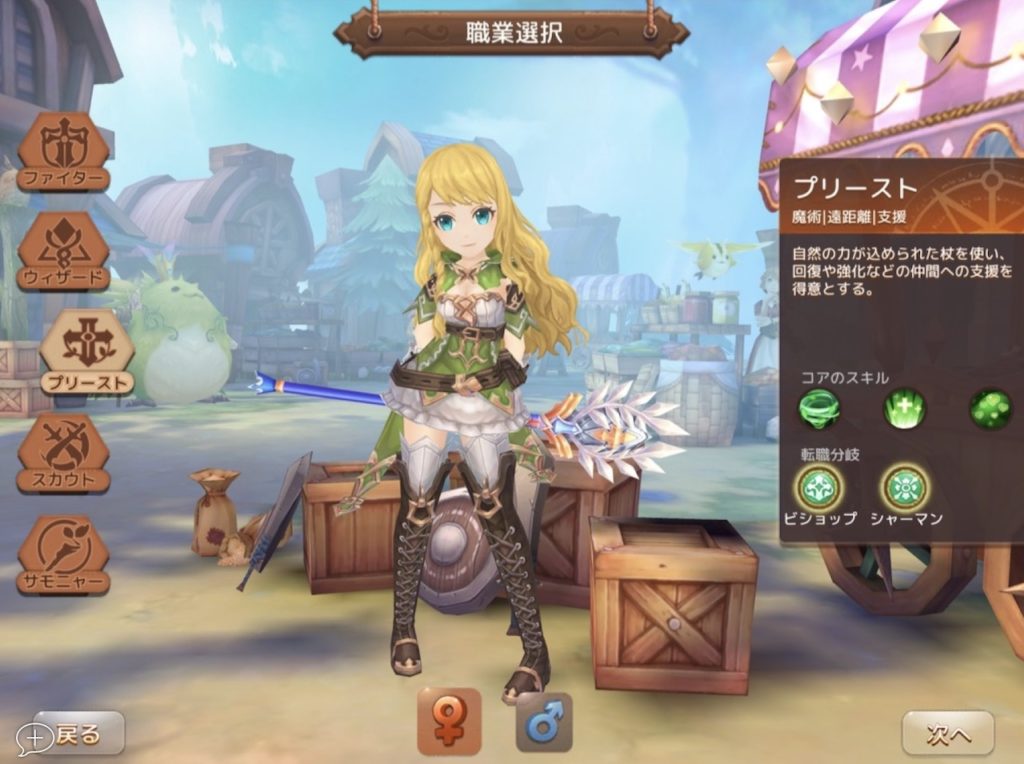Switch to the male gender symbol button

pos(544,721)
